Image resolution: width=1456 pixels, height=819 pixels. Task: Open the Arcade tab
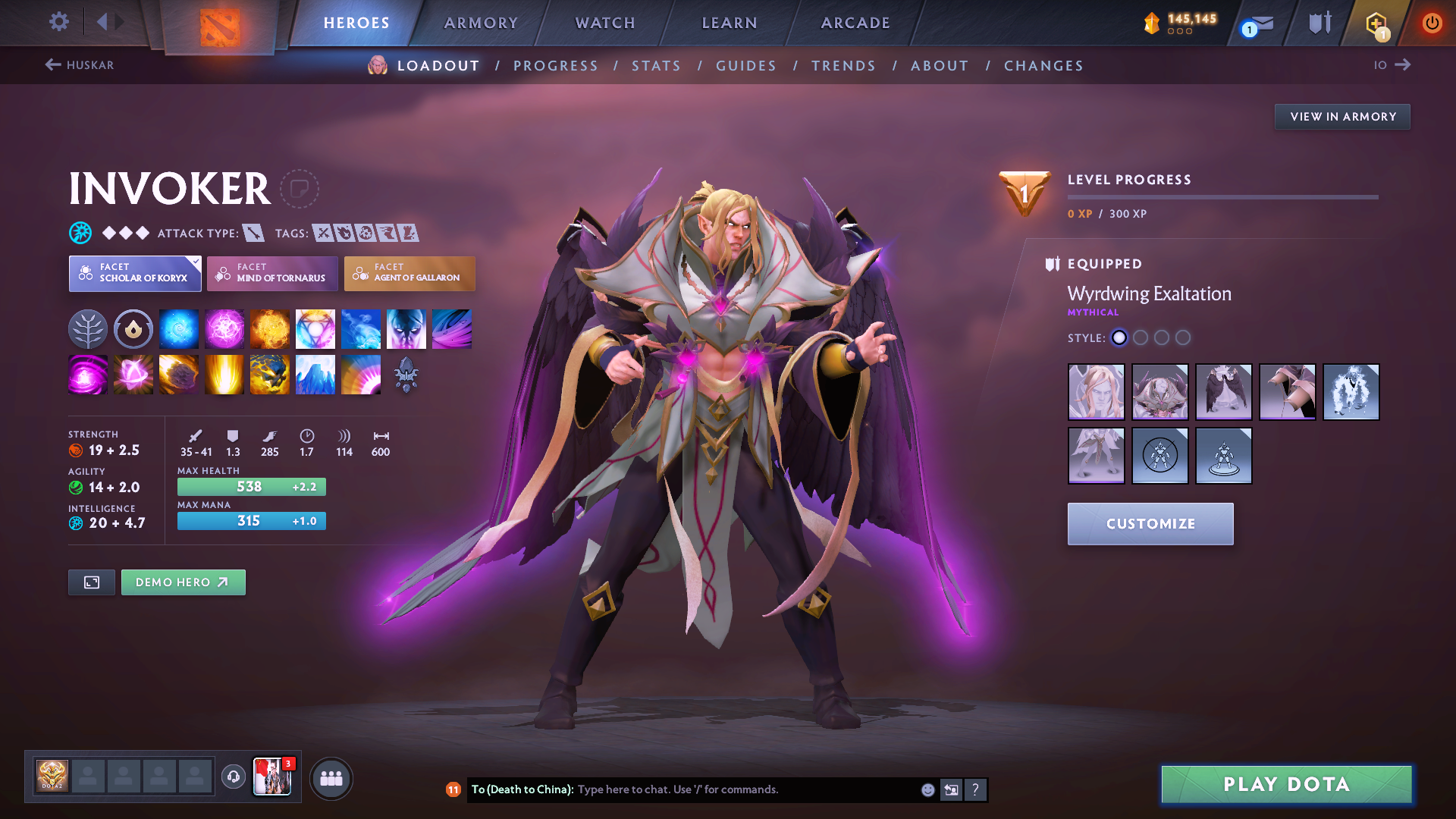coord(855,23)
